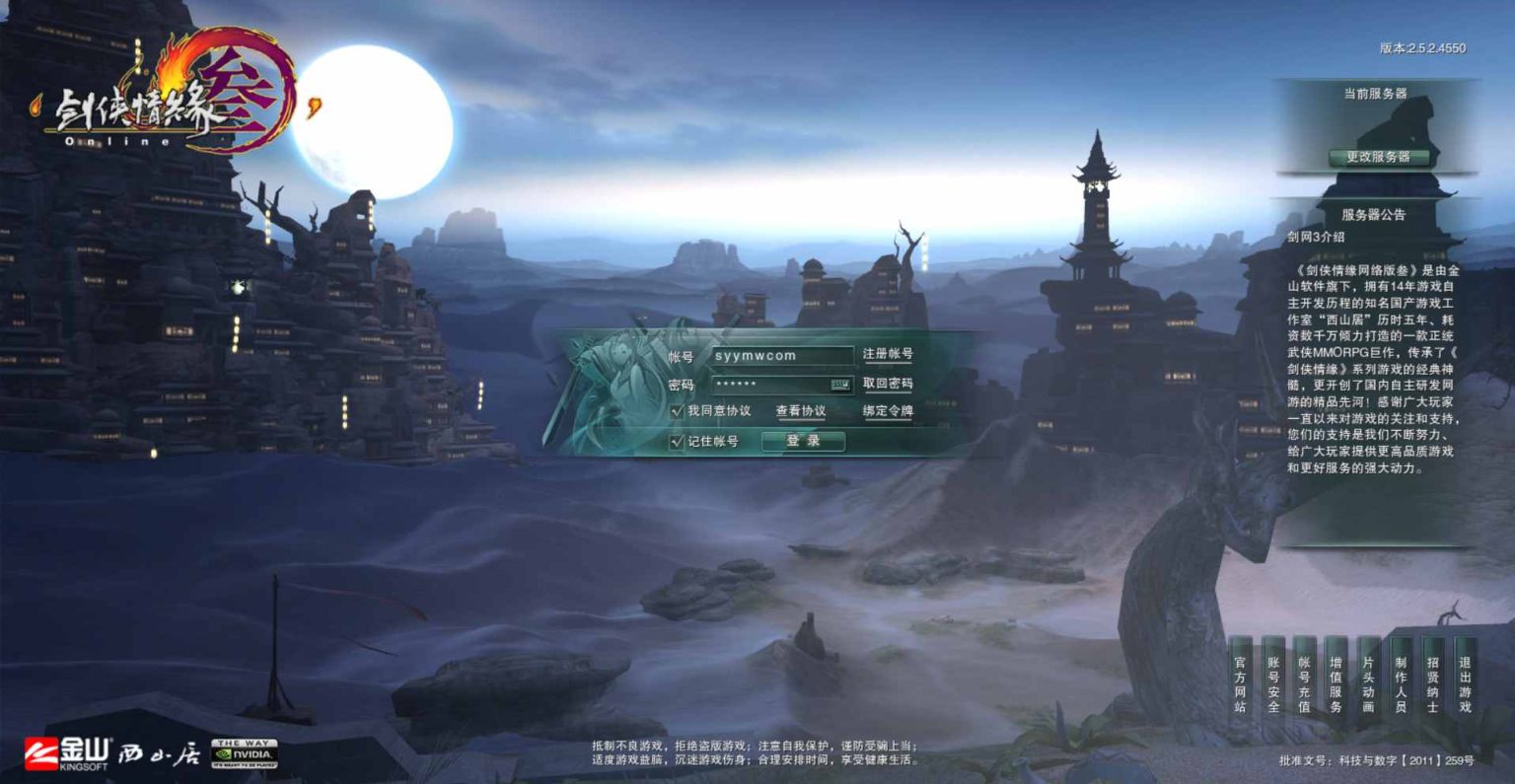Viewport: 1515px width, 784px height.
Task: Open the soft keyboard icon in password field
Action: click(840, 385)
